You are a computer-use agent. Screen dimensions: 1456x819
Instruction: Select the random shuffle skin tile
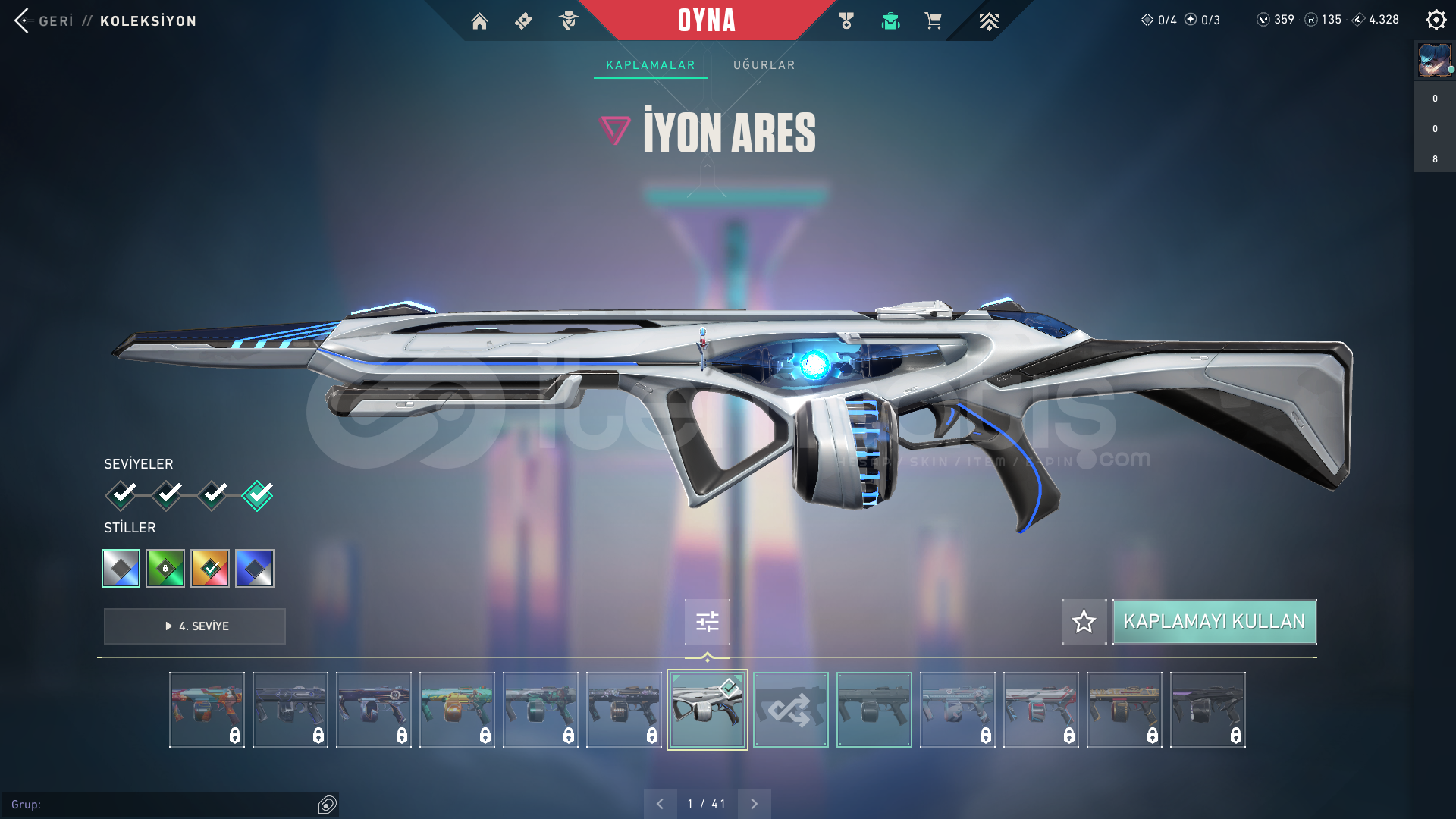(x=790, y=710)
